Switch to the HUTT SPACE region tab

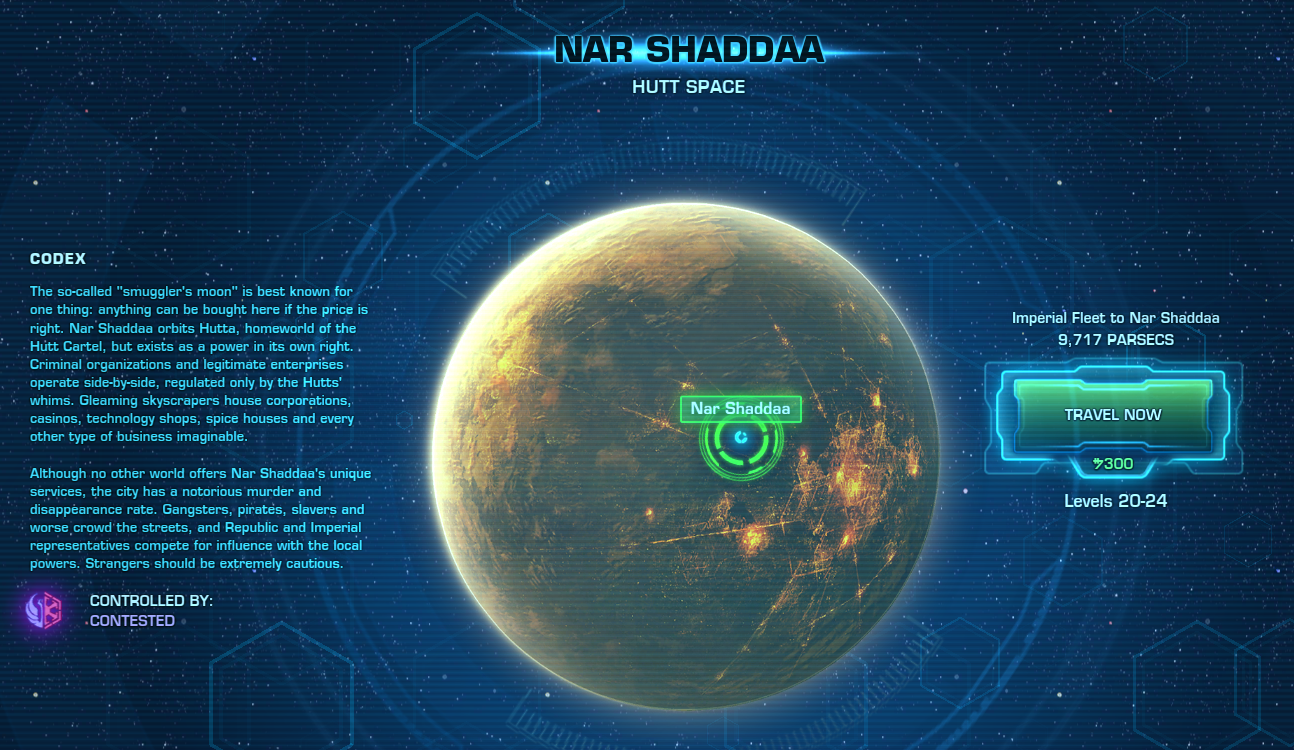tap(686, 87)
